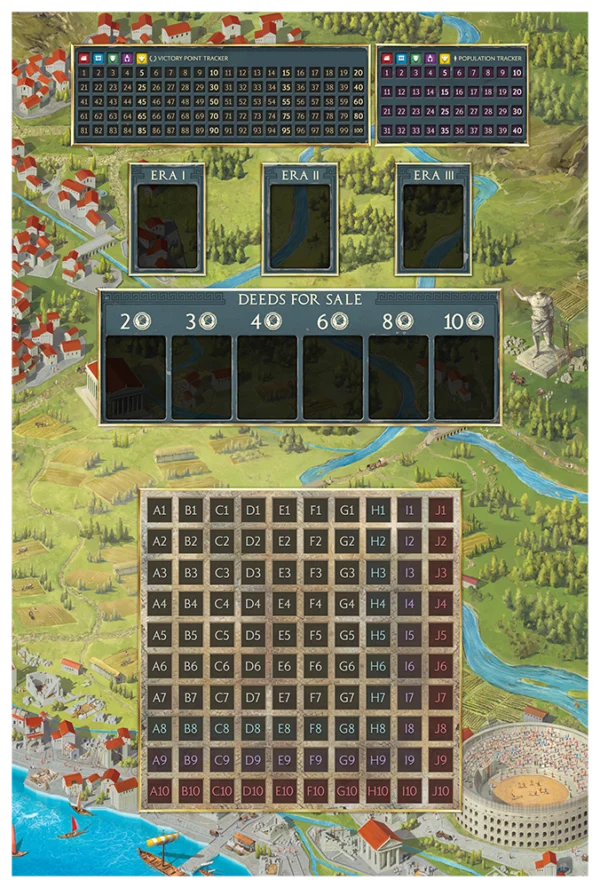Select grid tile A1
The height and width of the screenshot is (888, 600).
(x=159, y=510)
